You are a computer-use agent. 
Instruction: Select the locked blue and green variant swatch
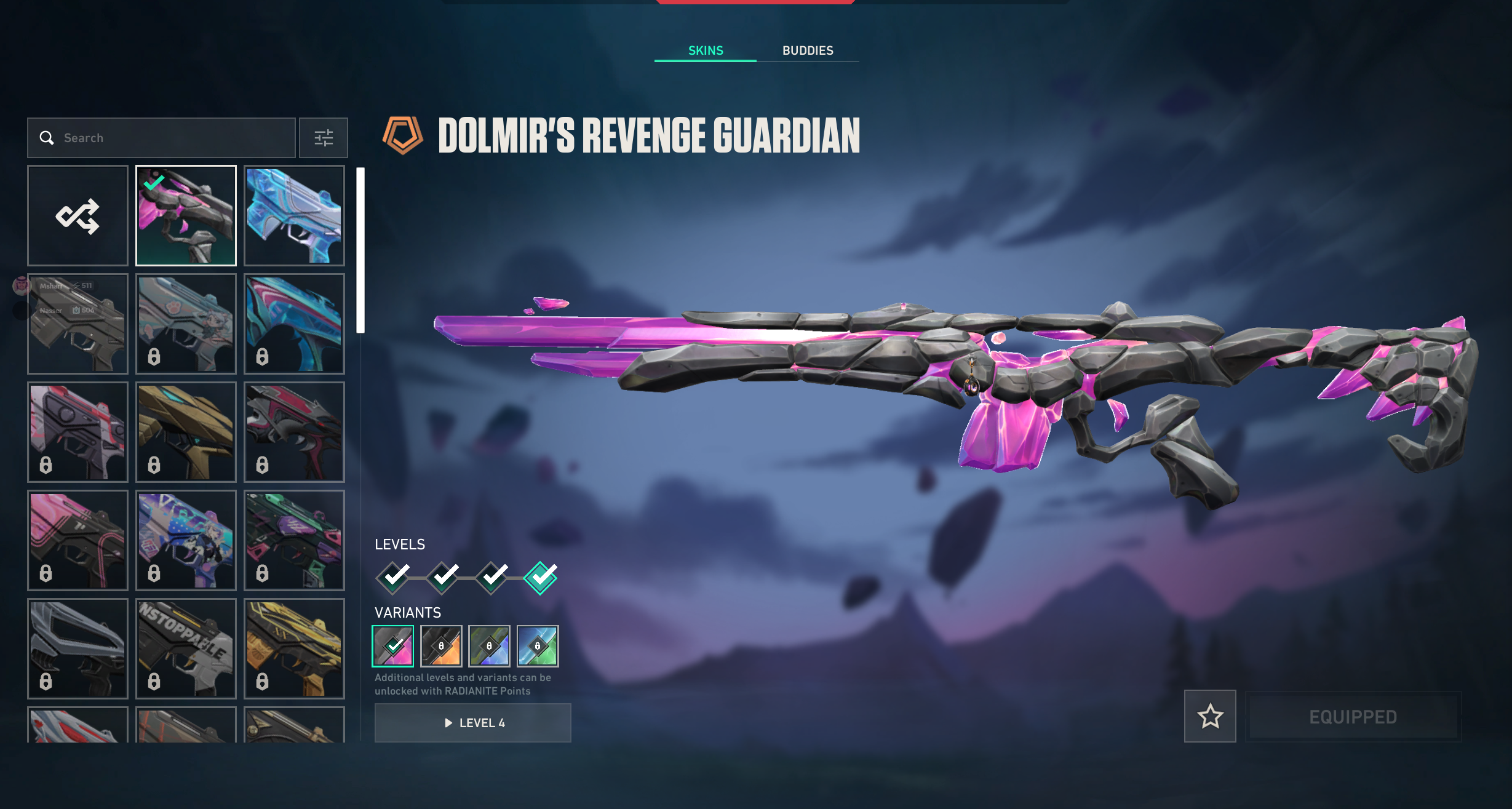(x=538, y=646)
